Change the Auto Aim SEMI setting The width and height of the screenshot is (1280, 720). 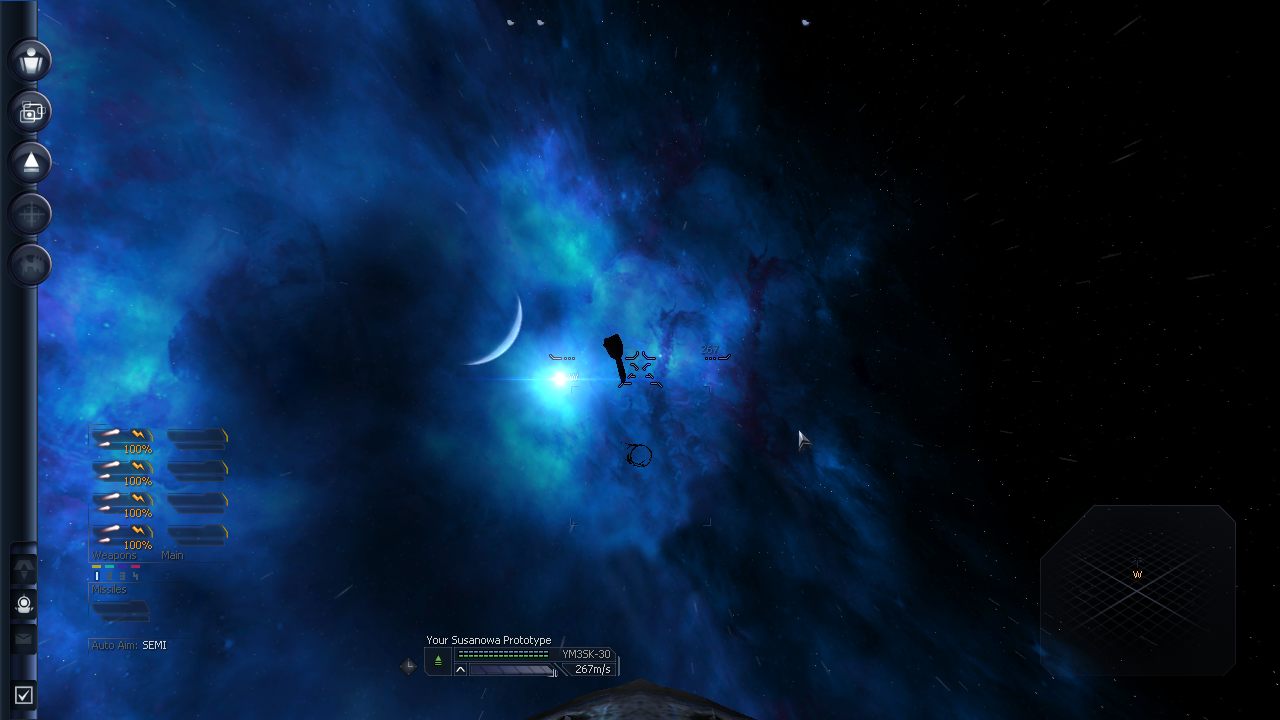click(x=154, y=645)
